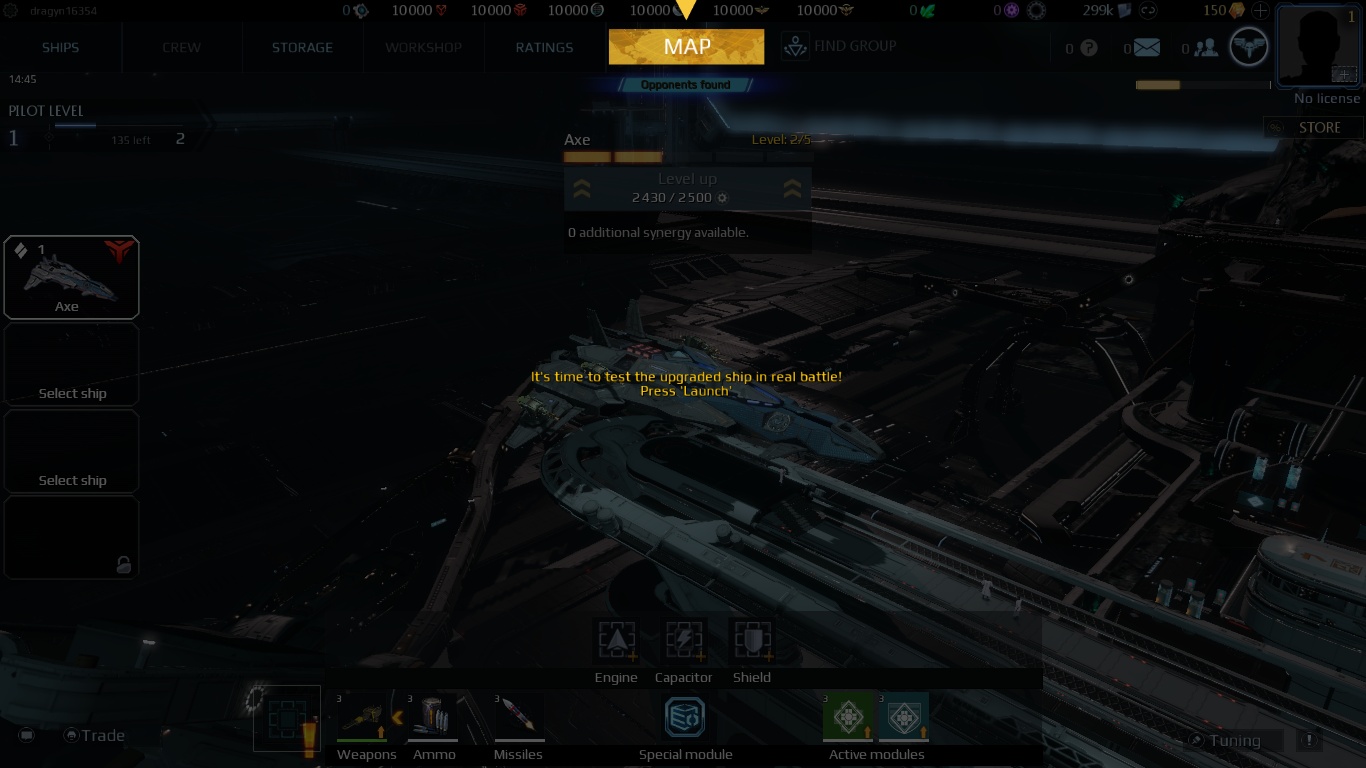Open the Ammo slot
1366x768 pixels.
click(x=434, y=715)
